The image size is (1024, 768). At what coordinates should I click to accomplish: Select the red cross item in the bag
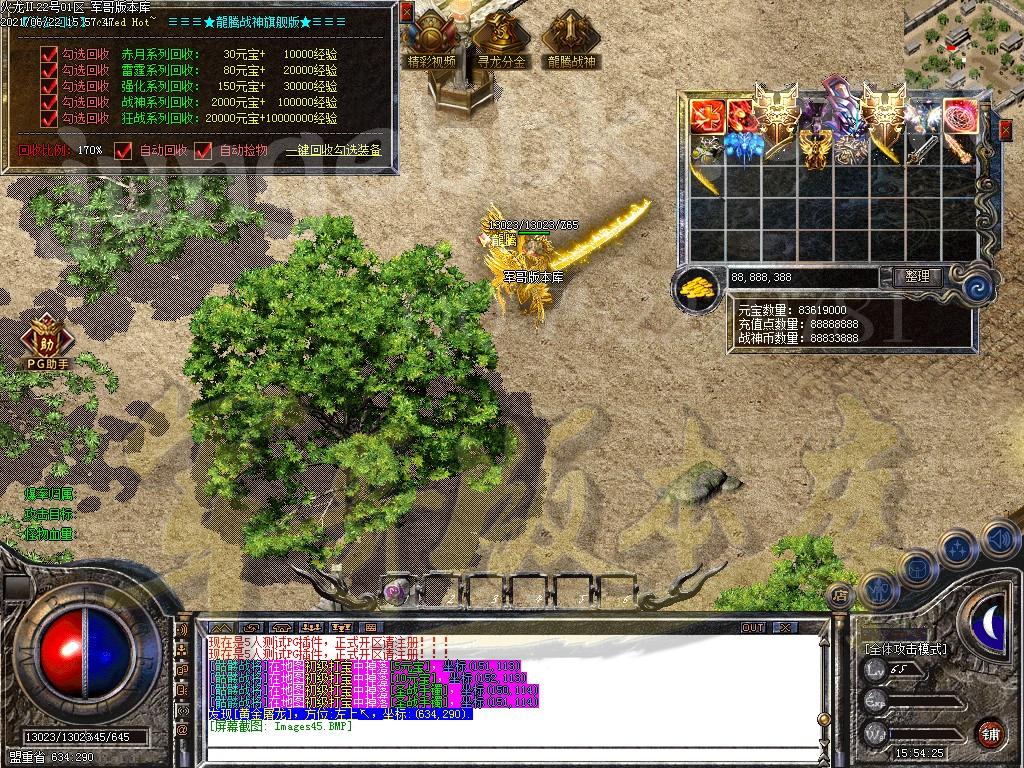[708, 116]
